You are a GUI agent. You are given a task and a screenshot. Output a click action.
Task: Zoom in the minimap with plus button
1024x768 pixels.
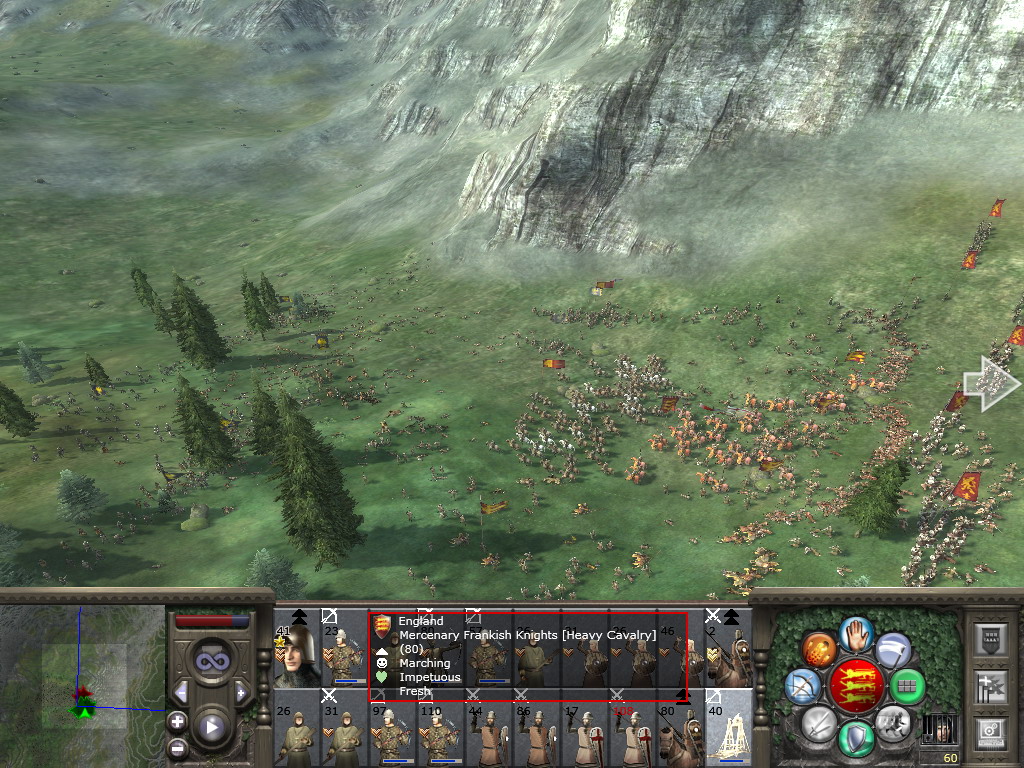(177, 720)
